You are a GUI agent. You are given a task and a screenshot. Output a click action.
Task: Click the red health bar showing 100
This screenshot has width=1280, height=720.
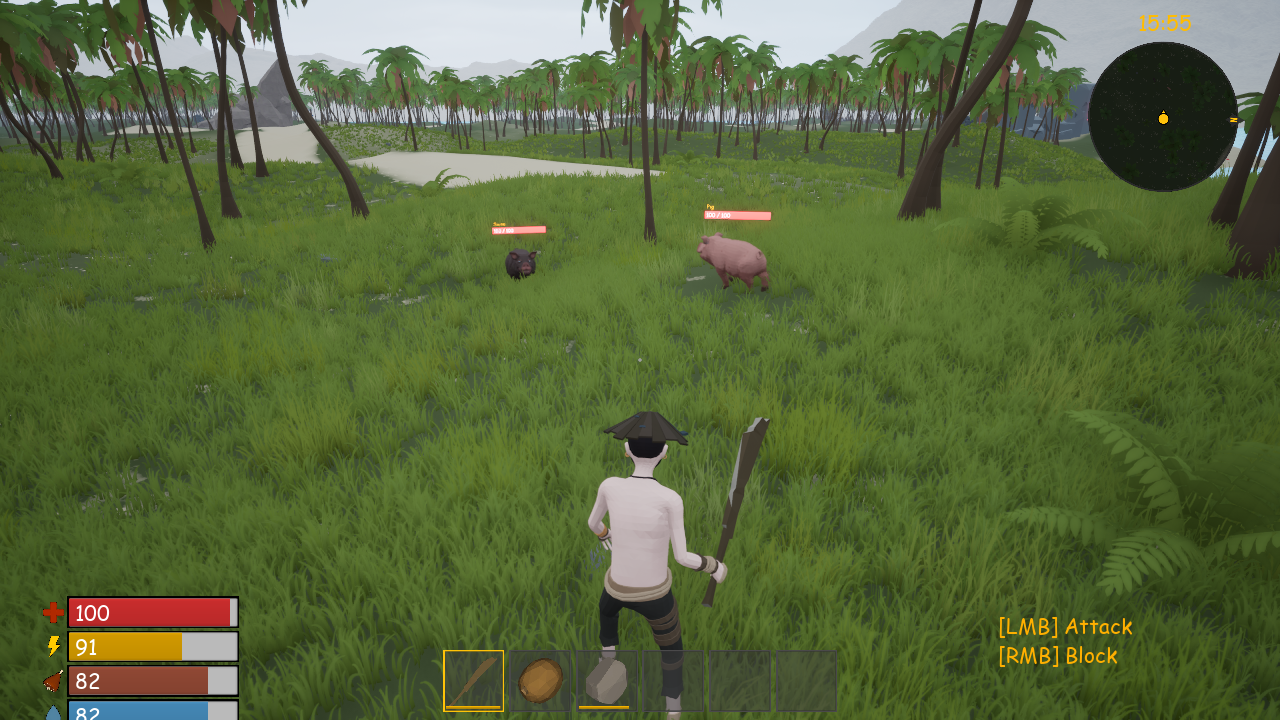tap(152, 613)
